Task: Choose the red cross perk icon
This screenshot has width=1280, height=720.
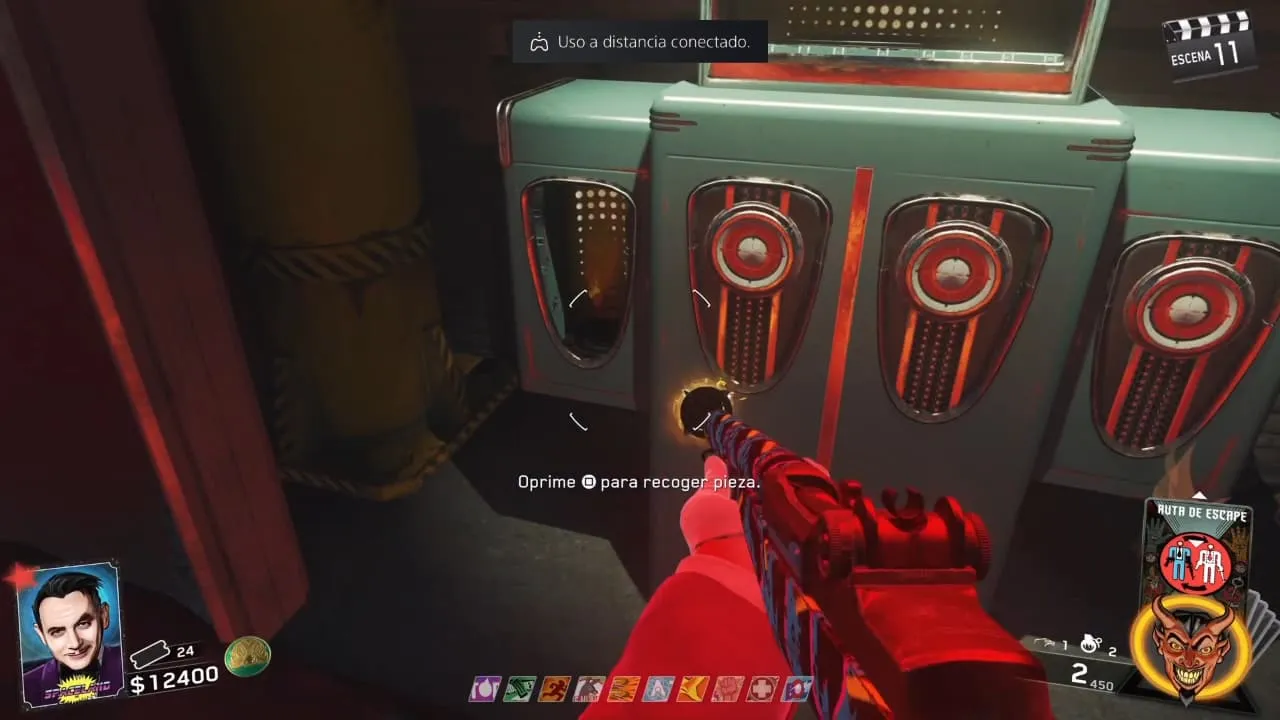Action: (x=763, y=688)
